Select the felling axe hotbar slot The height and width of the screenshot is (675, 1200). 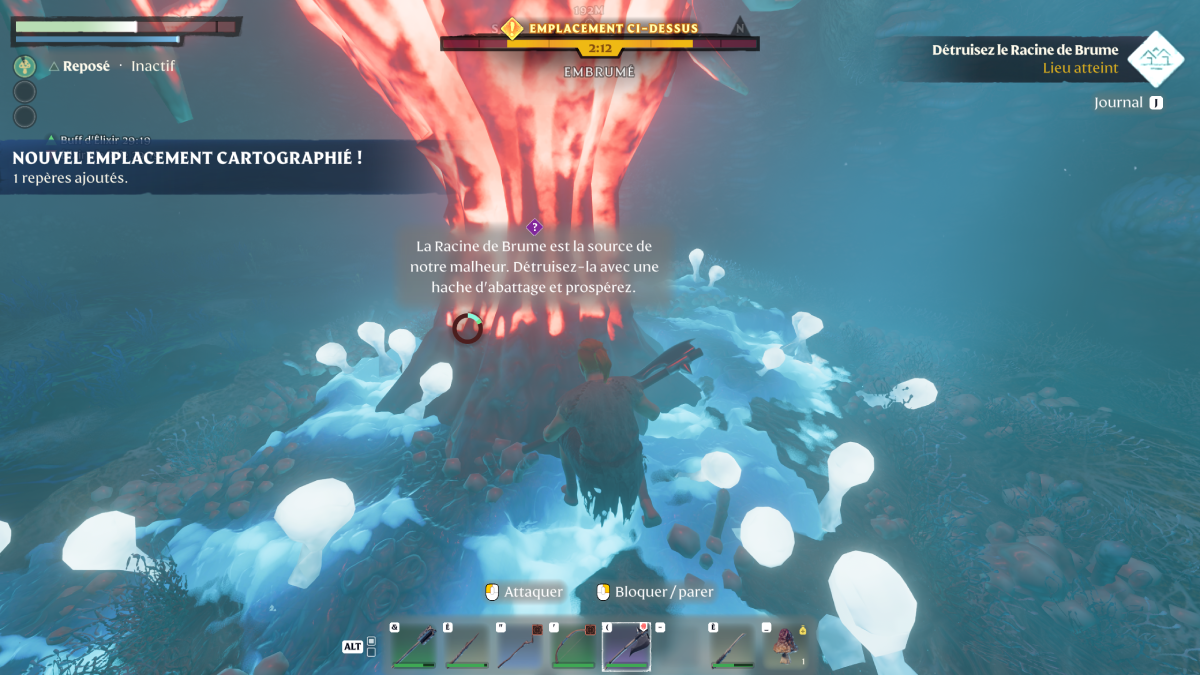click(x=627, y=646)
